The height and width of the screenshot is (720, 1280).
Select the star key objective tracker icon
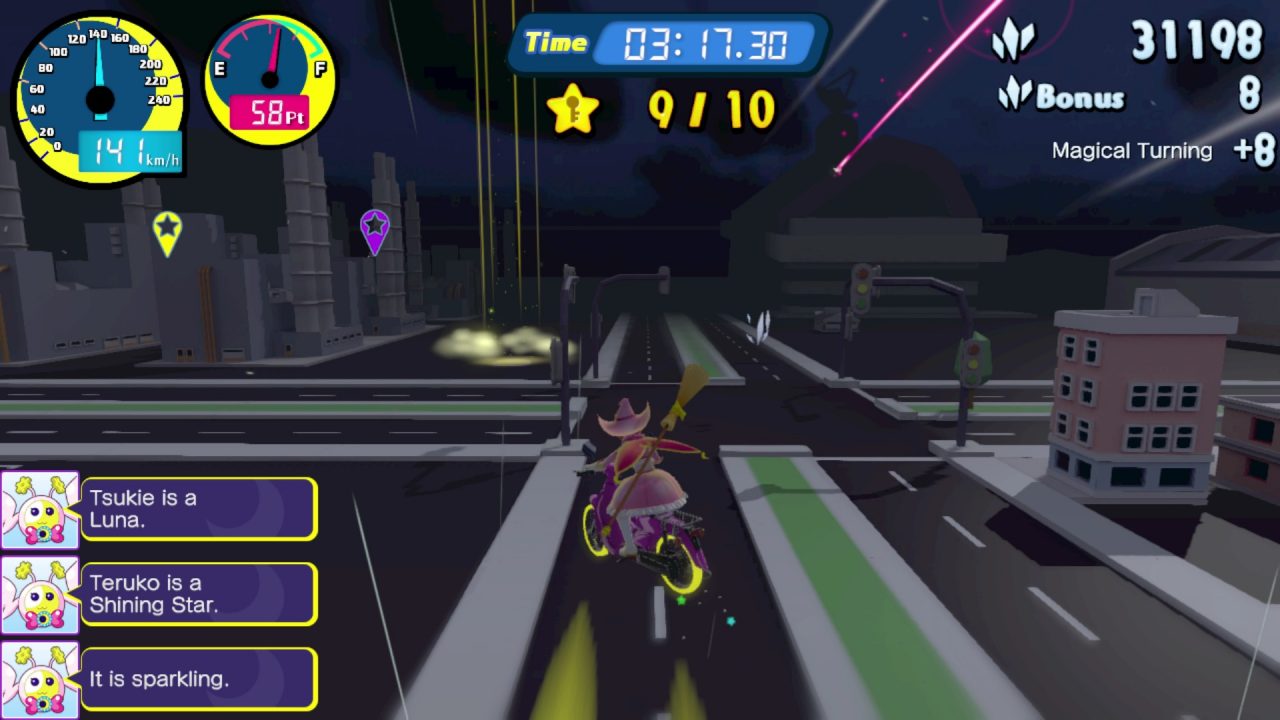point(573,110)
